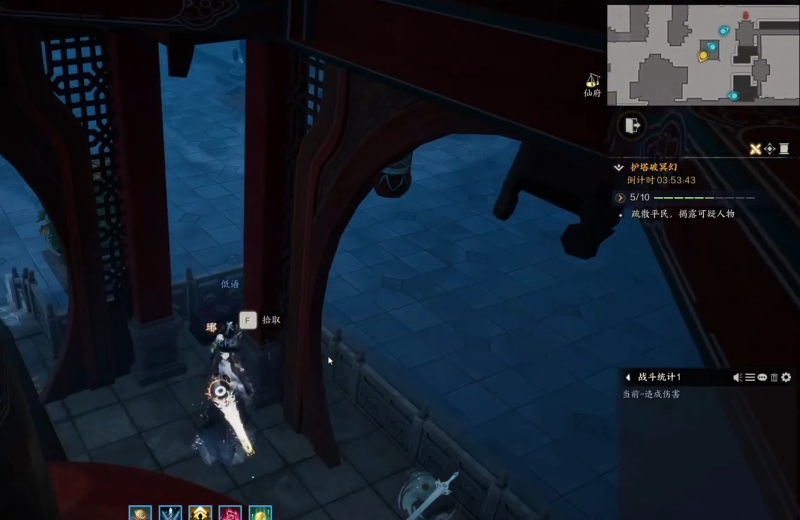
Task: Open combat statistics gear settings
Action: [786, 377]
